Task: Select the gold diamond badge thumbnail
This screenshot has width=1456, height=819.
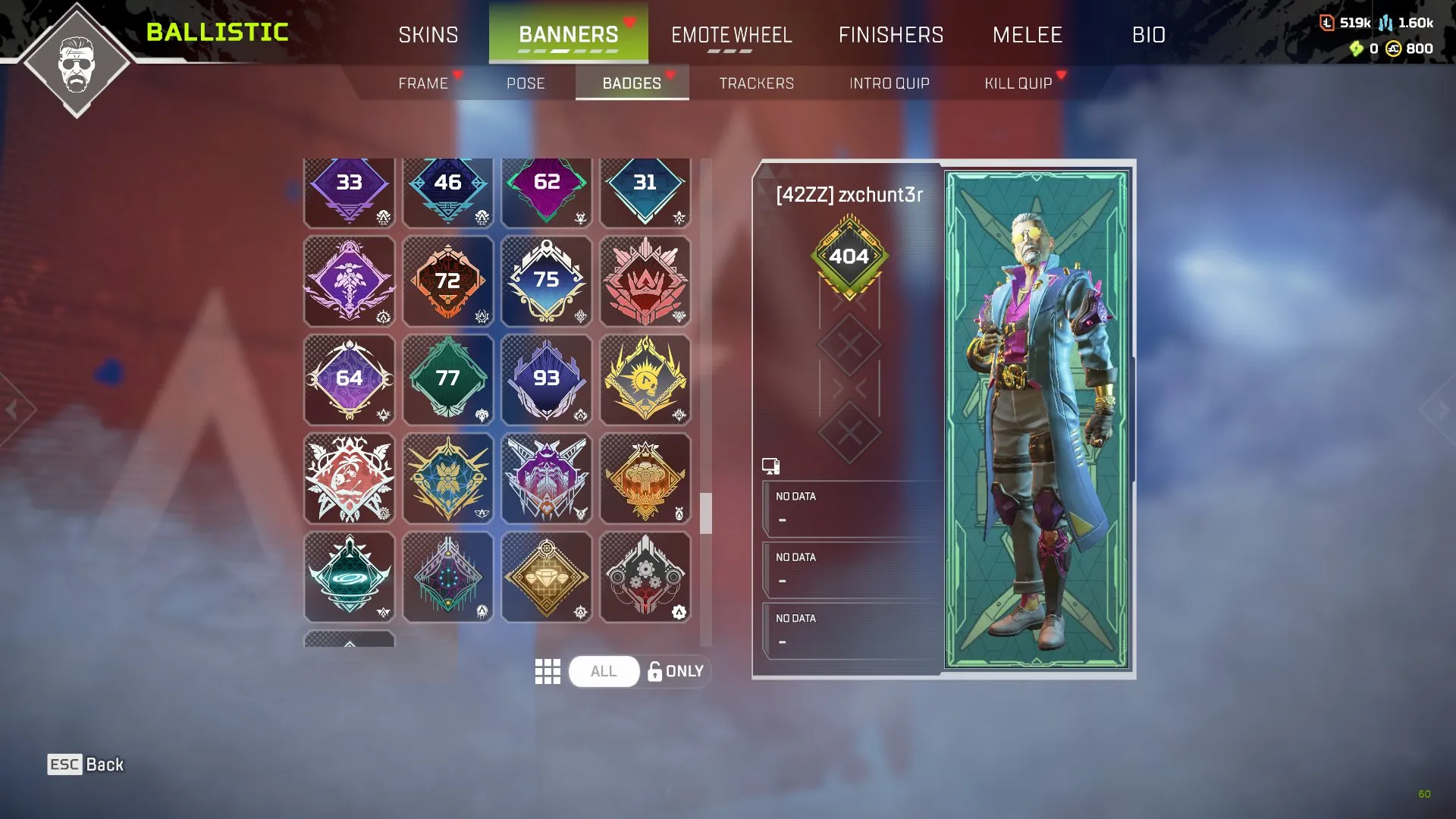Action: point(547,576)
